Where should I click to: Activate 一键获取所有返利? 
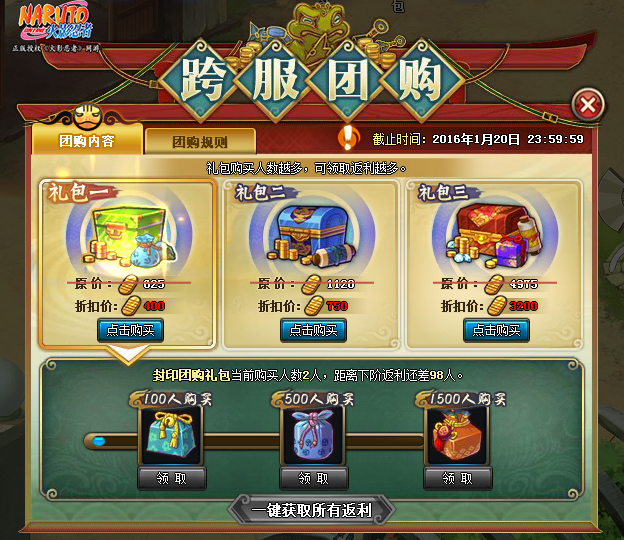[312, 510]
